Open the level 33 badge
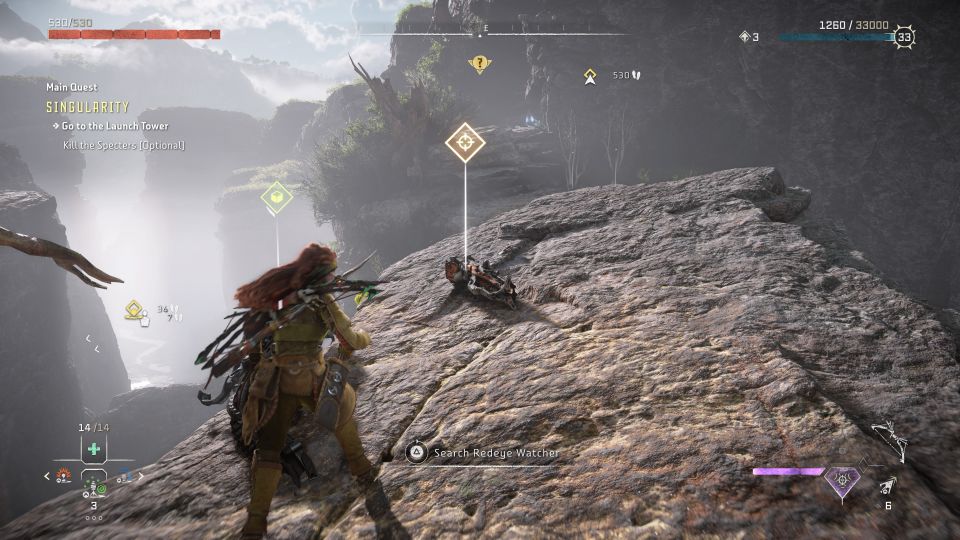The height and width of the screenshot is (540, 960). 905,38
